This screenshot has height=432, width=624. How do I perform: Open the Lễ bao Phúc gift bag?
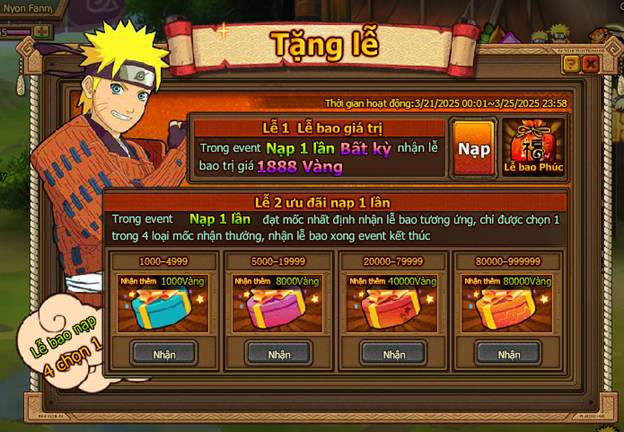(533, 148)
